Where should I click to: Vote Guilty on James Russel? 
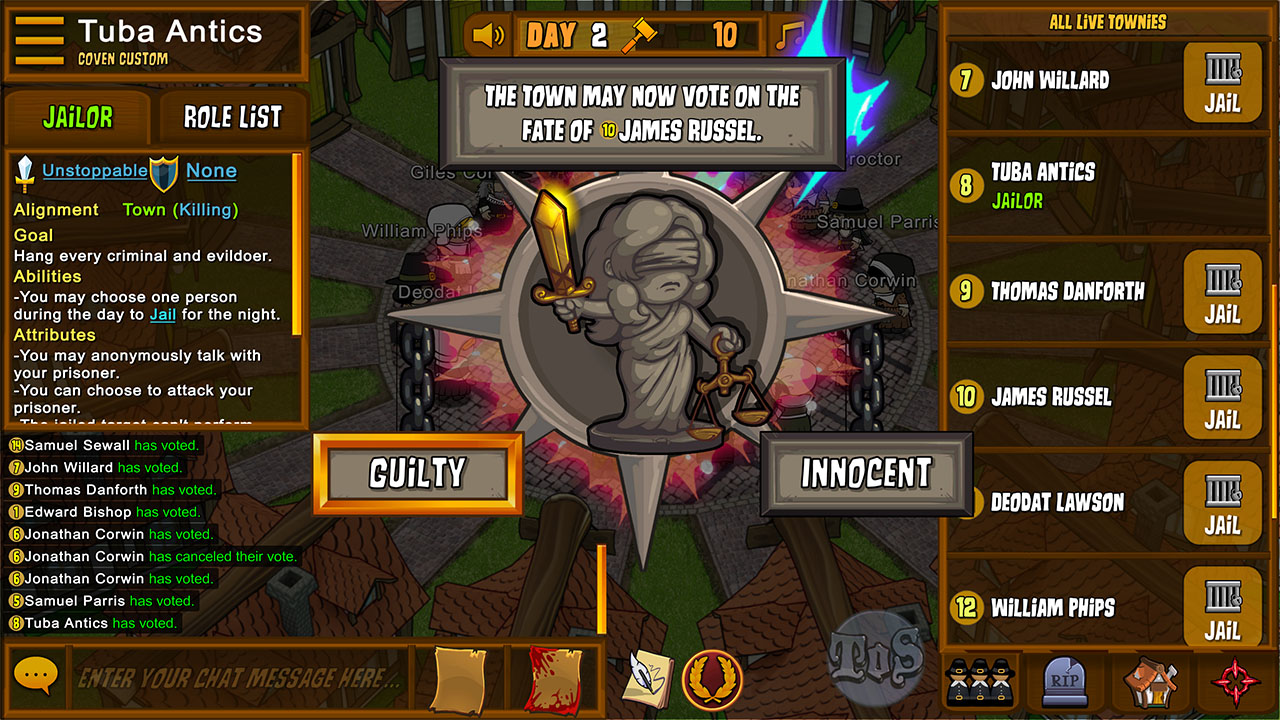tap(417, 473)
